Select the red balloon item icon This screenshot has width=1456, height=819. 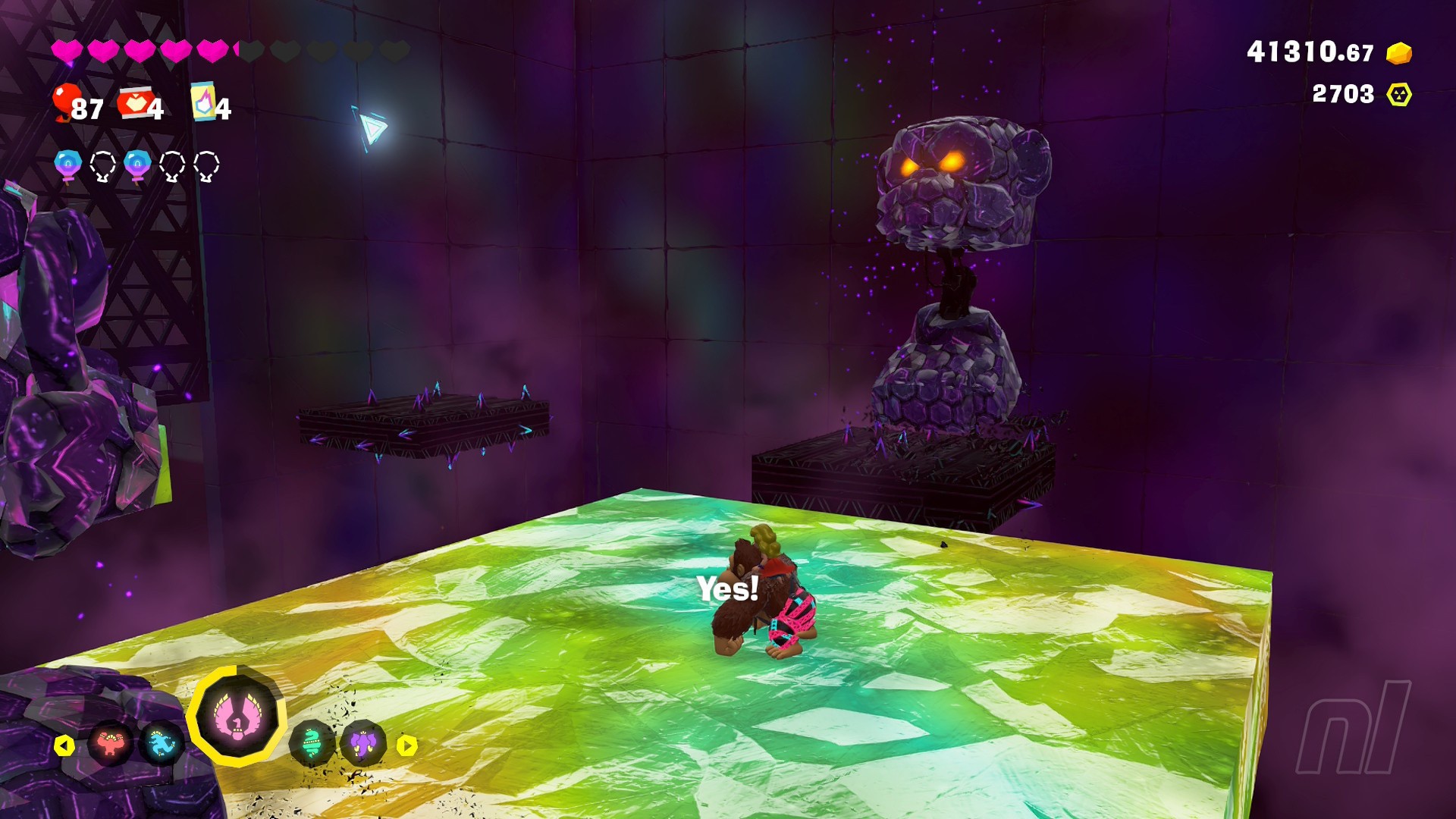click(x=65, y=102)
